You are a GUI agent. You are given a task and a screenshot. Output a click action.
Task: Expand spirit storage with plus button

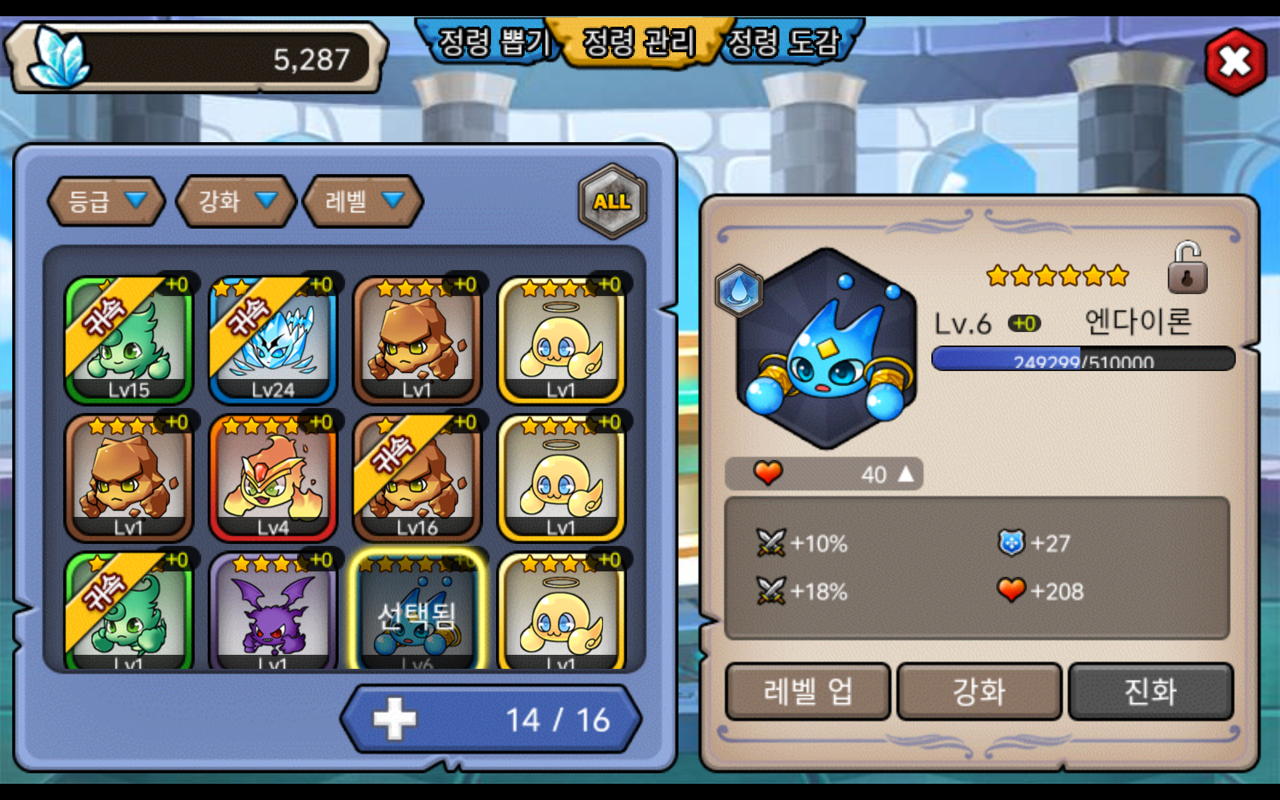pyautogui.click(x=395, y=719)
